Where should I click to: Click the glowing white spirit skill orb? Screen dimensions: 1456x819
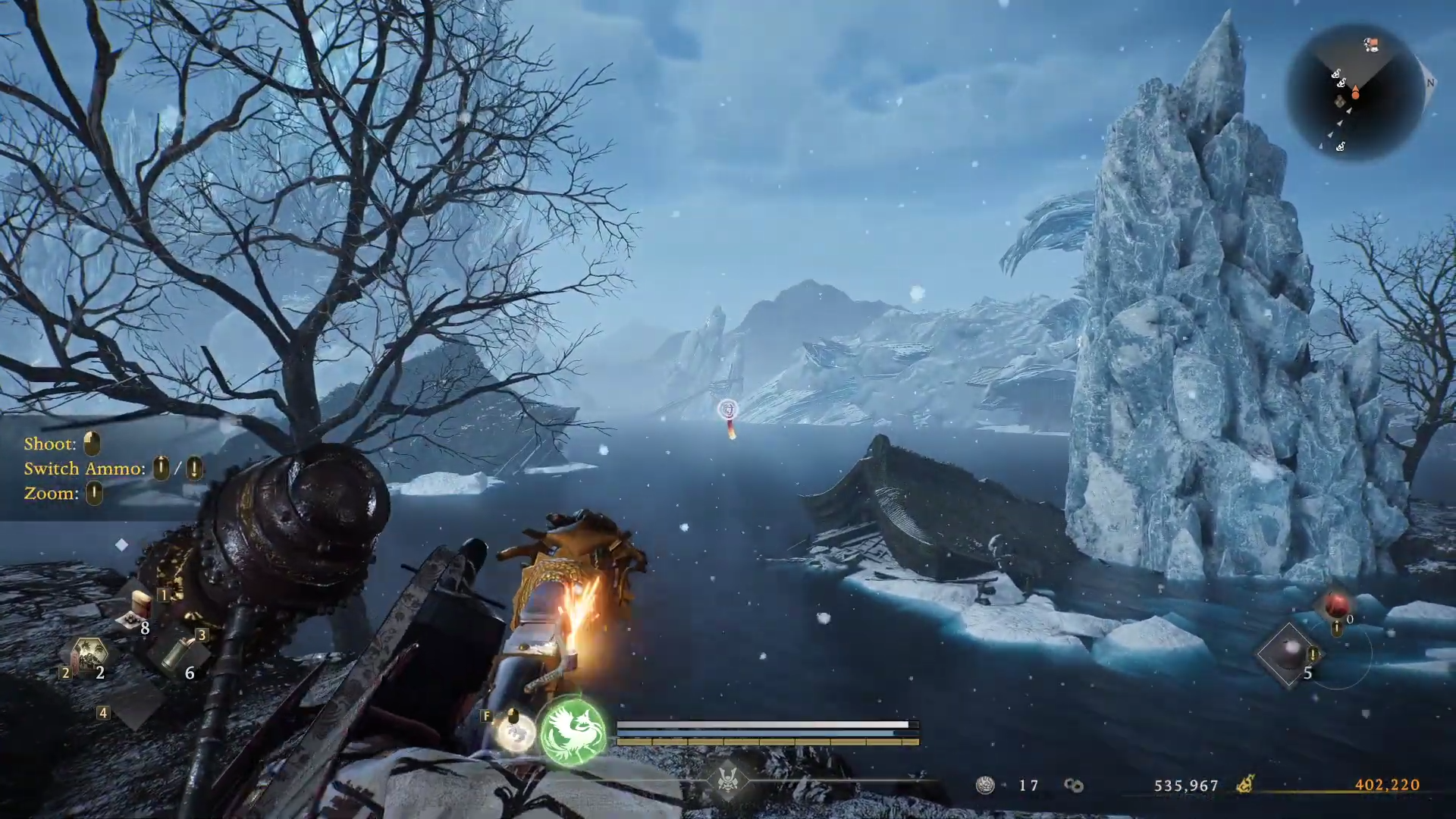[x=515, y=733]
